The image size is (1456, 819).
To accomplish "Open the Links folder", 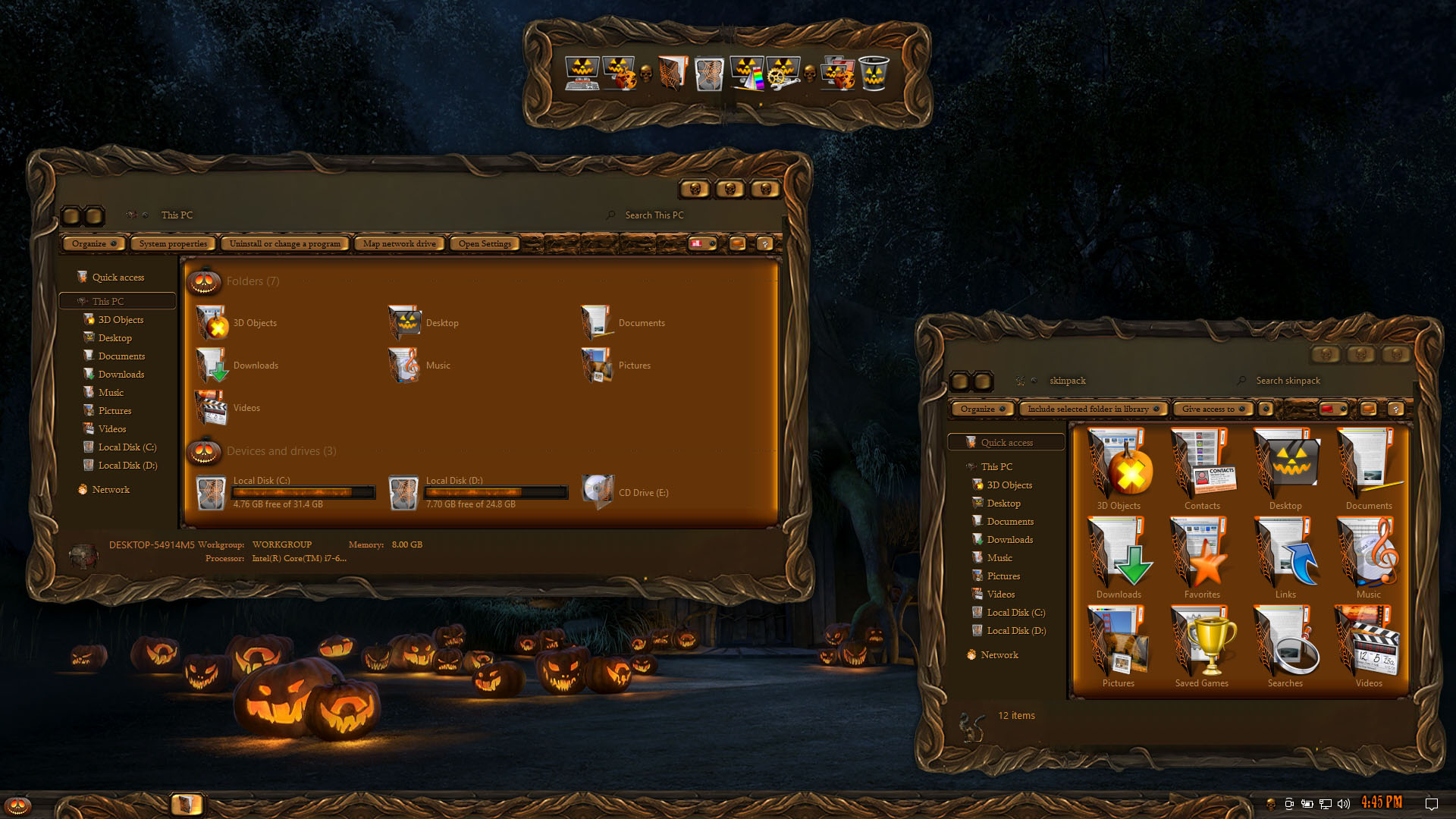I will (1285, 557).
